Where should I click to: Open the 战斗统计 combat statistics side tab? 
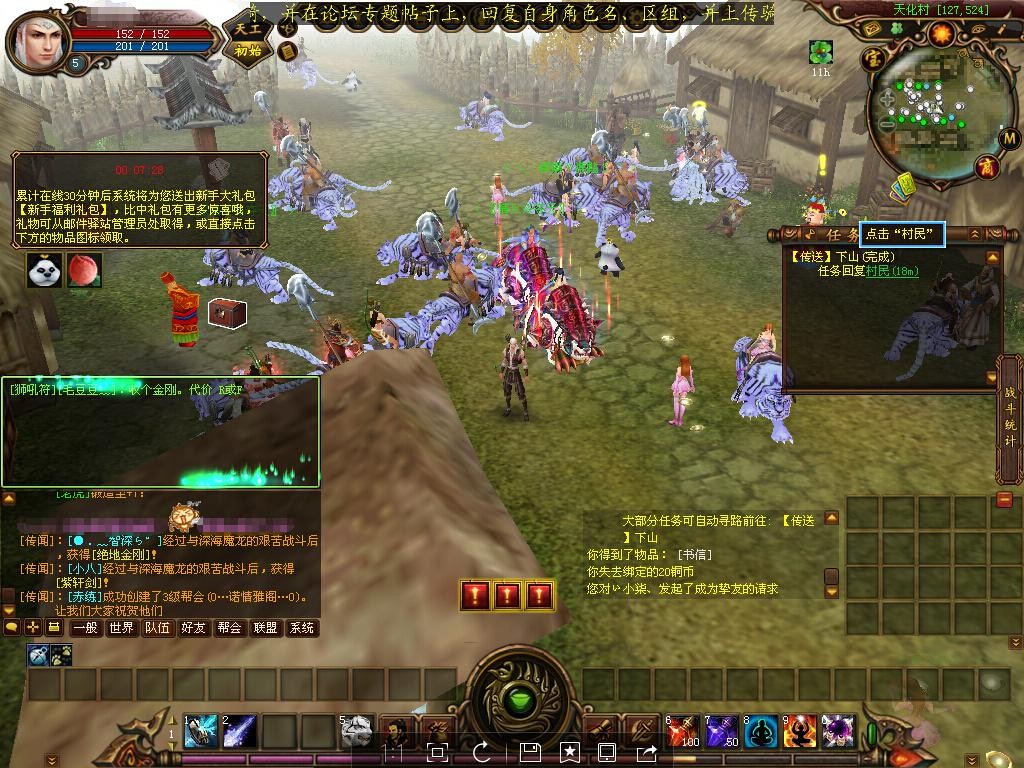pos(1010,419)
